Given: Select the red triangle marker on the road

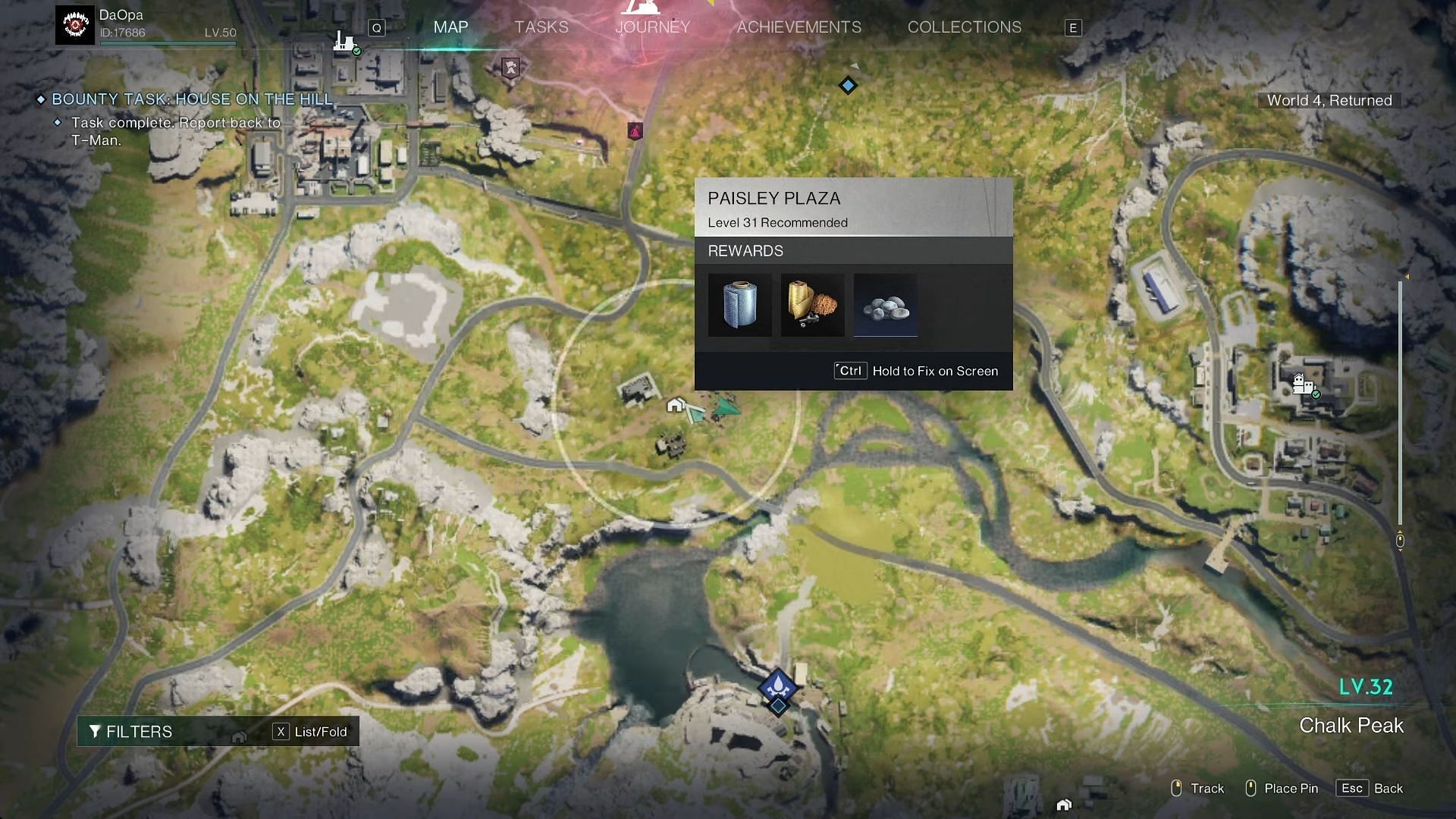Looking at the screenshot, I should (635, 131).
